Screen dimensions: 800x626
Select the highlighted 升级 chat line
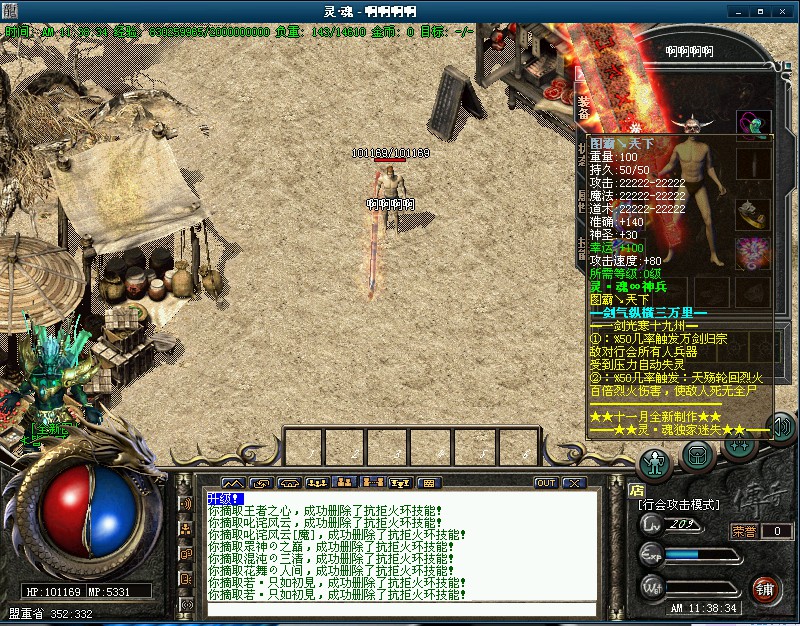pyautogui.click(x=225, y=498)
